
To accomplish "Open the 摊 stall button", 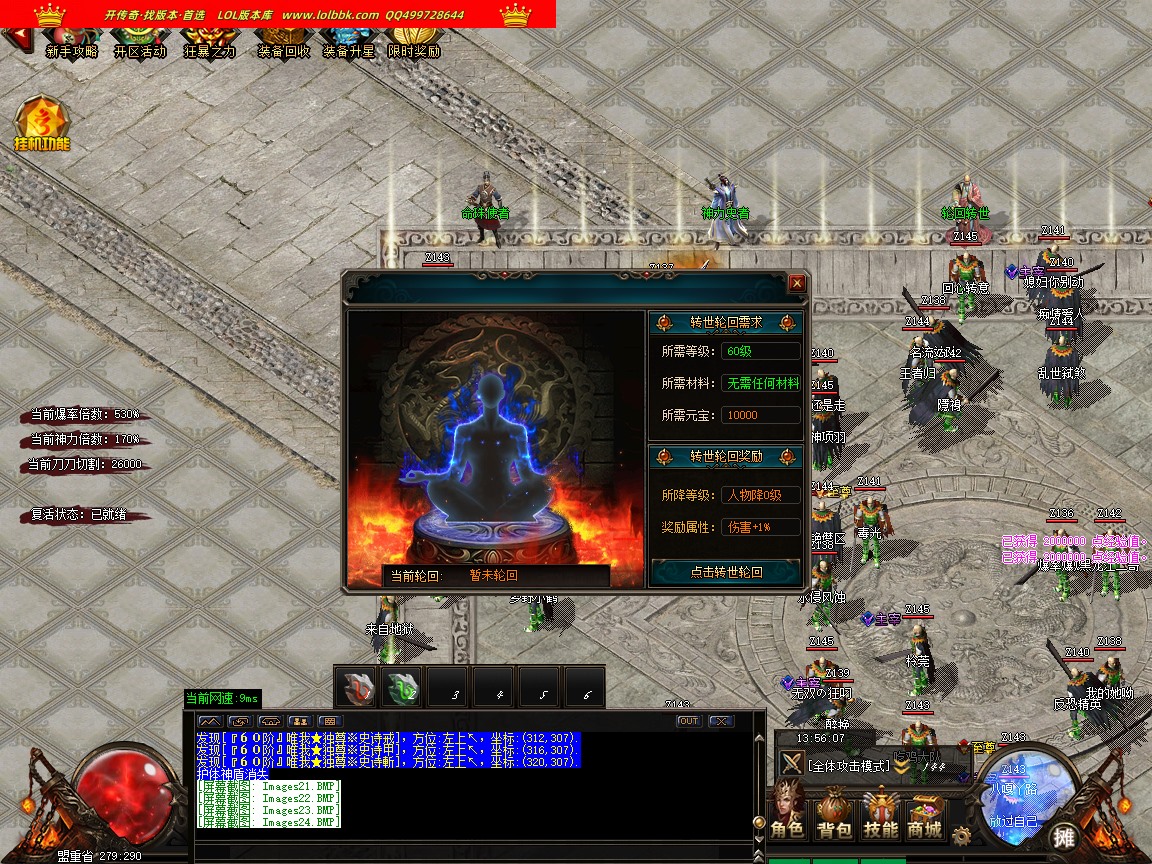I will point(1064,837).
